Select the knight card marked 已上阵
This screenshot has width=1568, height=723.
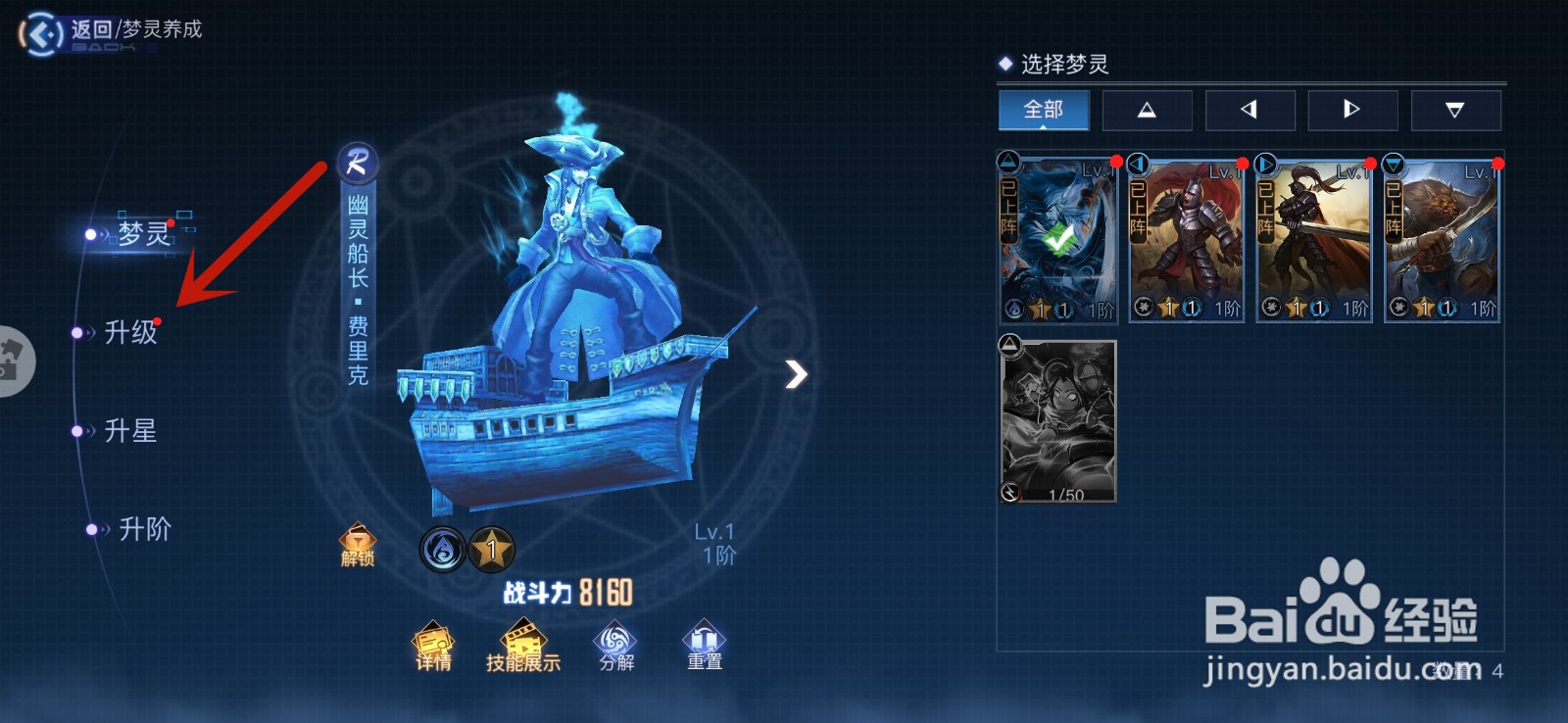(1186, 238)
